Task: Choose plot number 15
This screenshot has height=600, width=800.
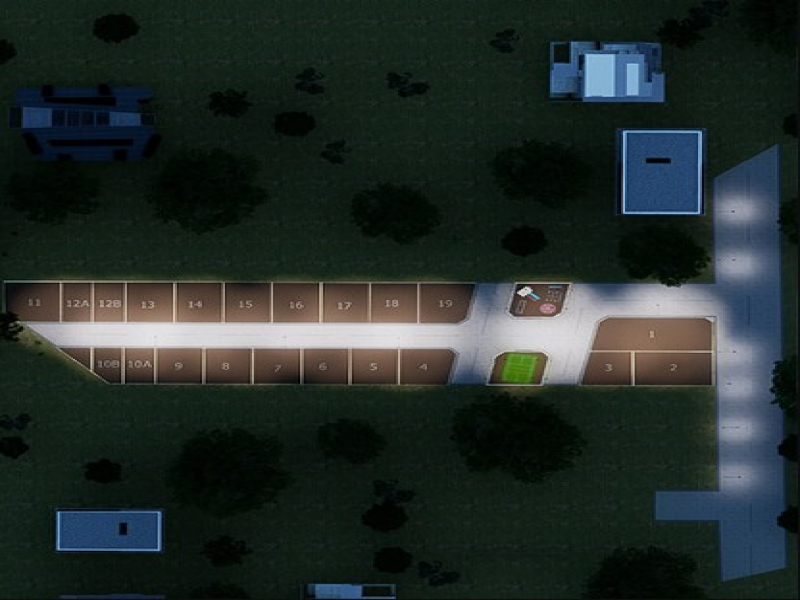Action: pos(246,303)
